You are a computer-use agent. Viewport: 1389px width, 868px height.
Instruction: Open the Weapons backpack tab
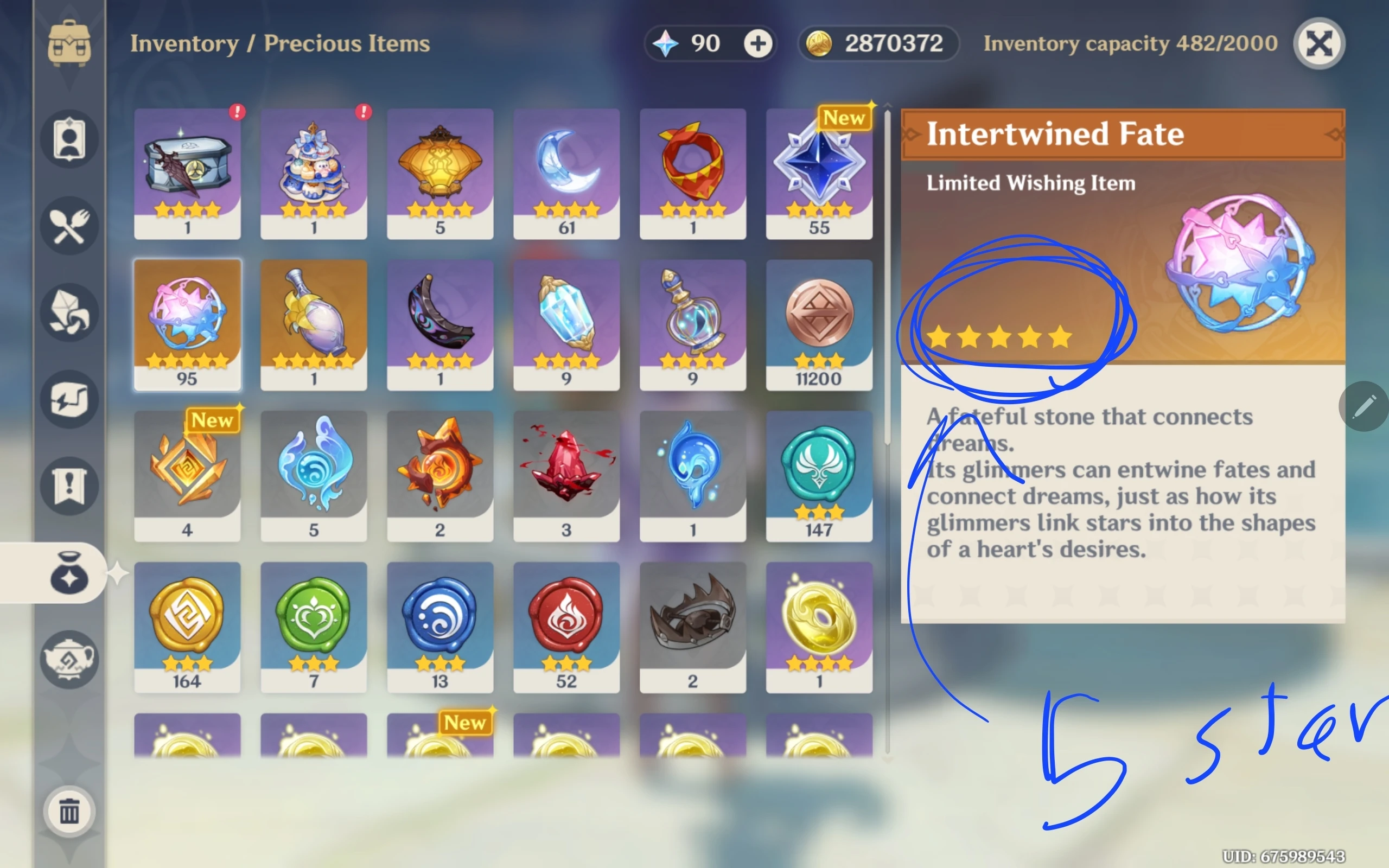(70, 43)
